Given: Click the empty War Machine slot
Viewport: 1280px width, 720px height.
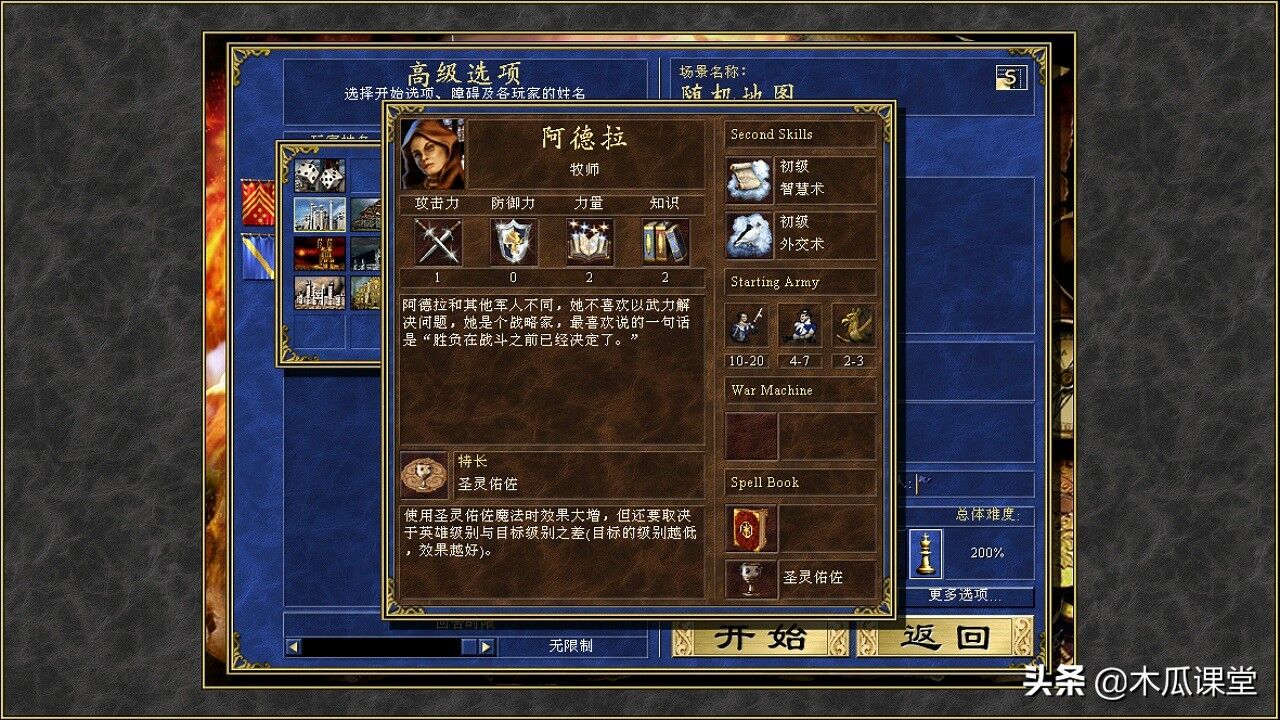Looking at the screenshot, I should (751, 434).
